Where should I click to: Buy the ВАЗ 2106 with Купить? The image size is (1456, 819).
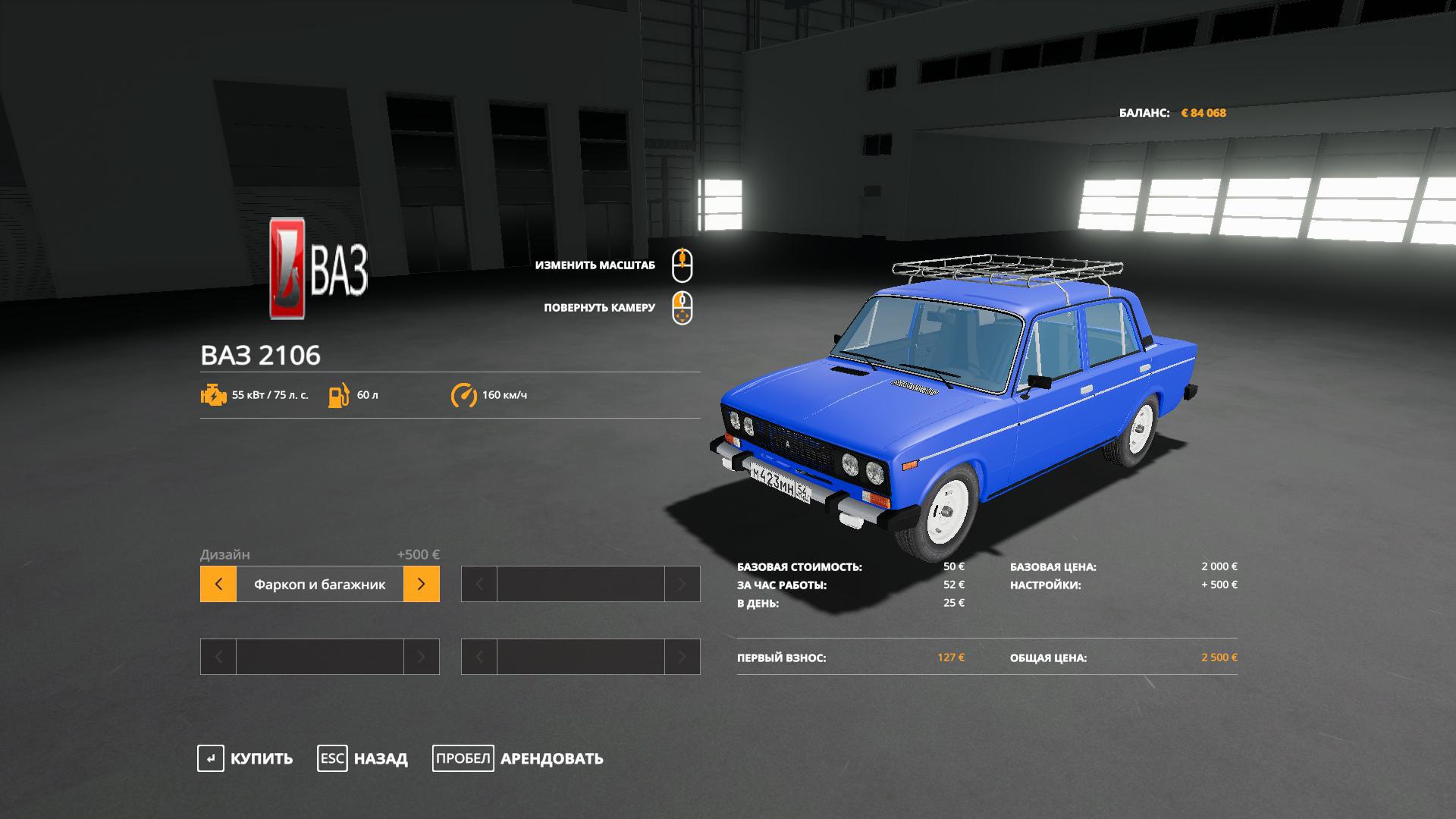[246, 758]
